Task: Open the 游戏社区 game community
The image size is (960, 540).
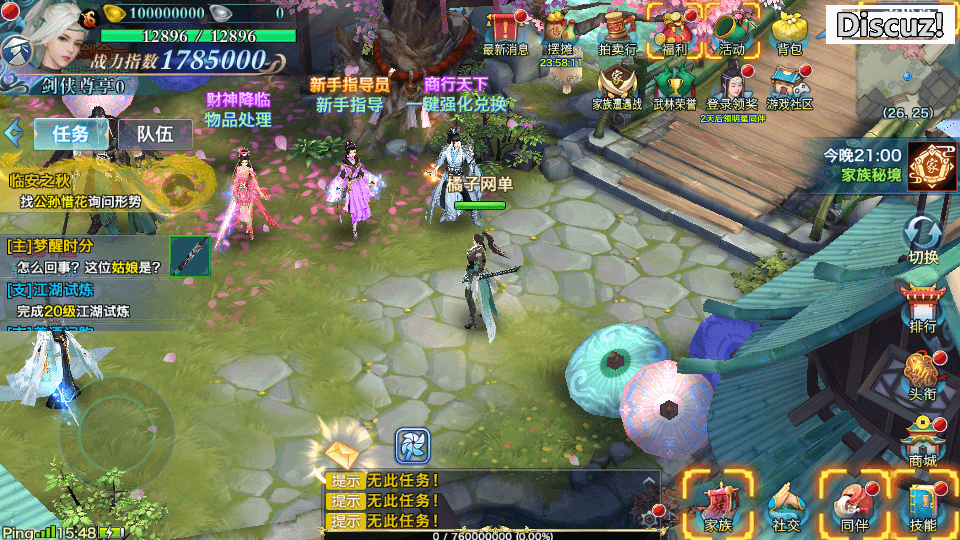Action: pyautogui.click(x=790, y=85)
